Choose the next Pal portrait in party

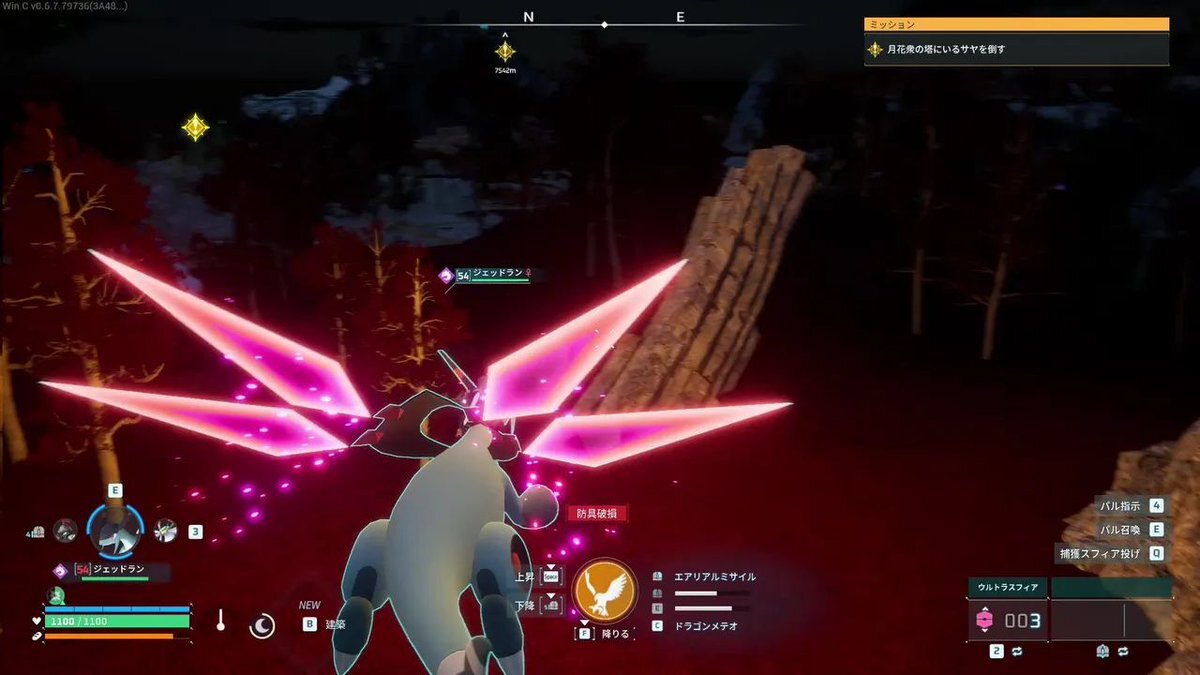165,531
